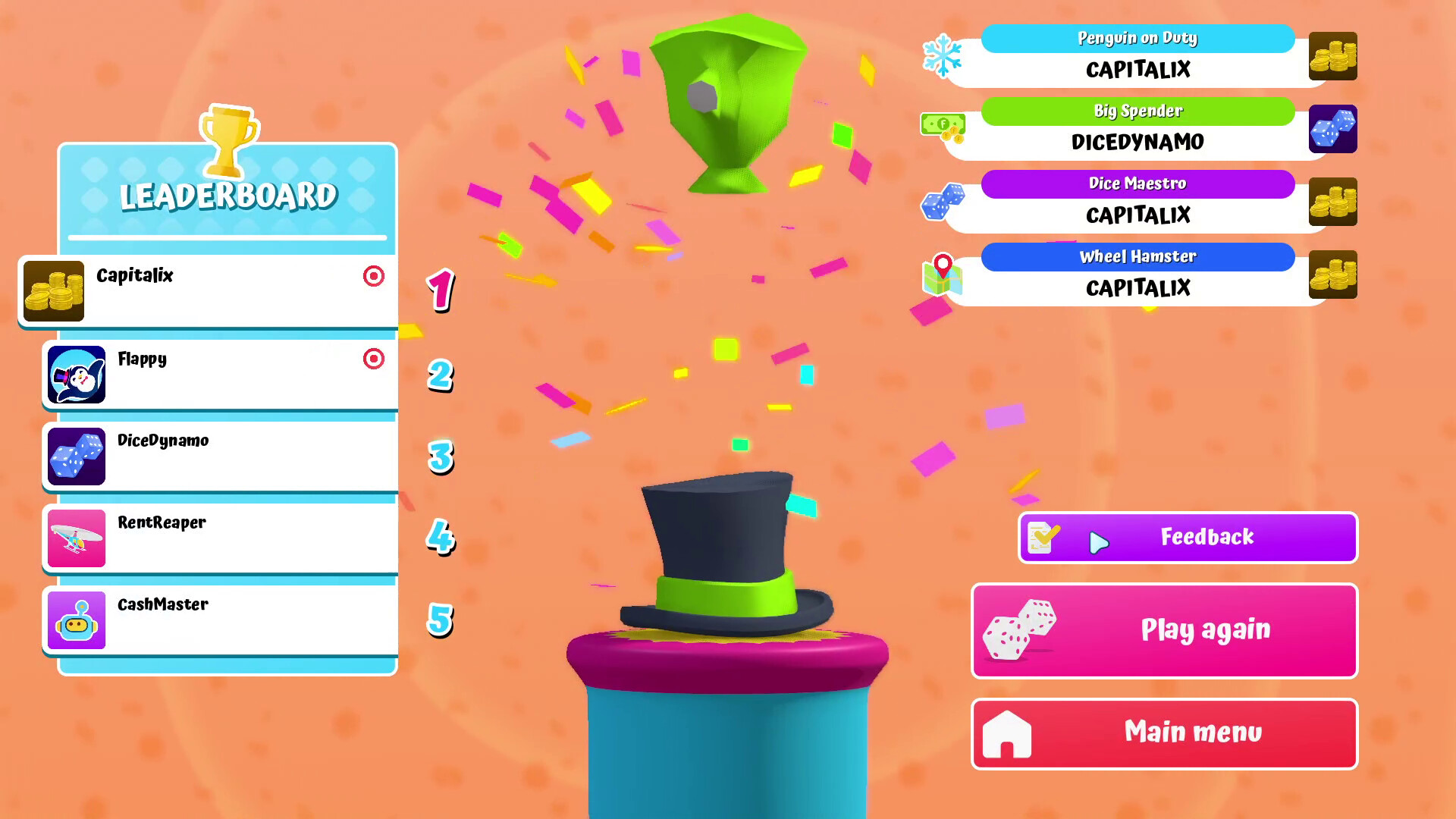Click the blue dice icon for Dice Maestro
Viewport: 1456px width, 819px height.
[x=943, y=200]
